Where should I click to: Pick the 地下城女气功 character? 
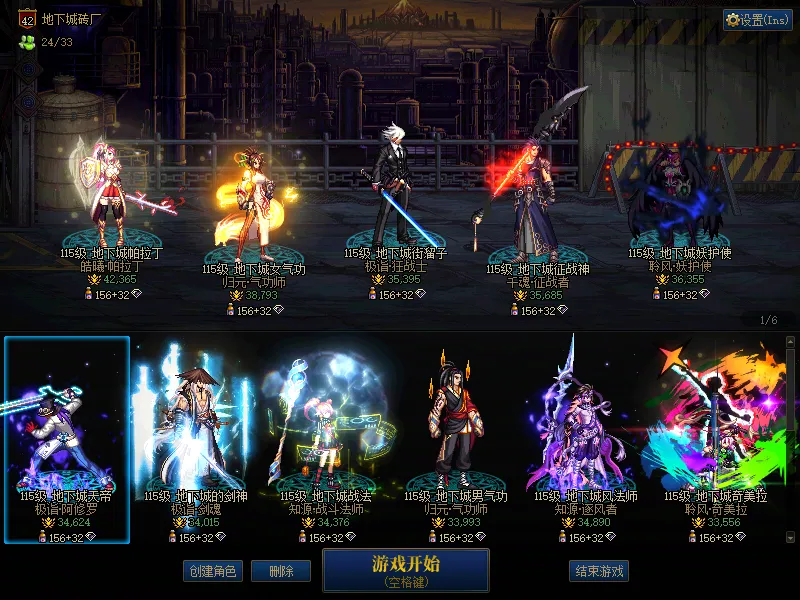coord(253,205)
